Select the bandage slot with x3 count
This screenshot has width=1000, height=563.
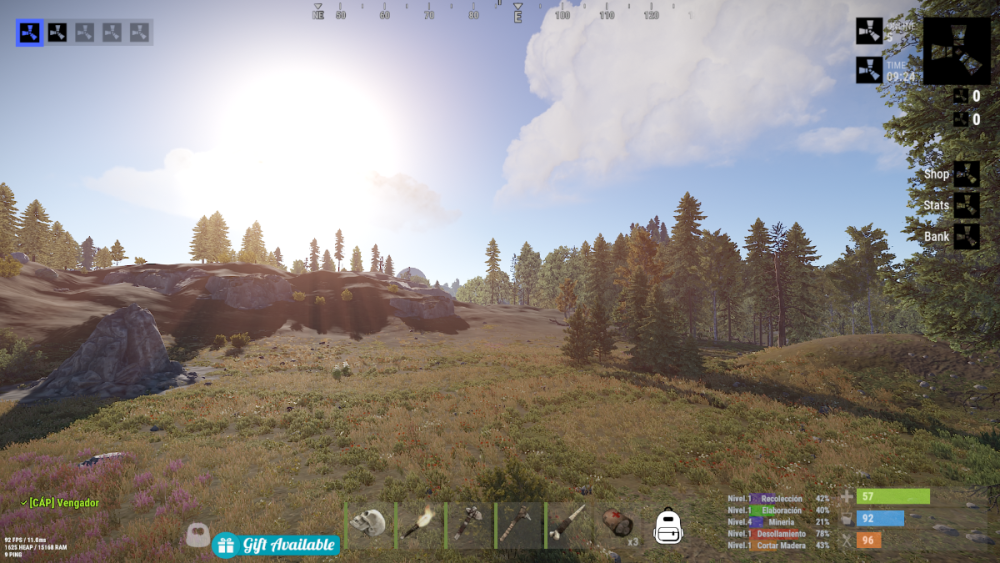[621, 524]
